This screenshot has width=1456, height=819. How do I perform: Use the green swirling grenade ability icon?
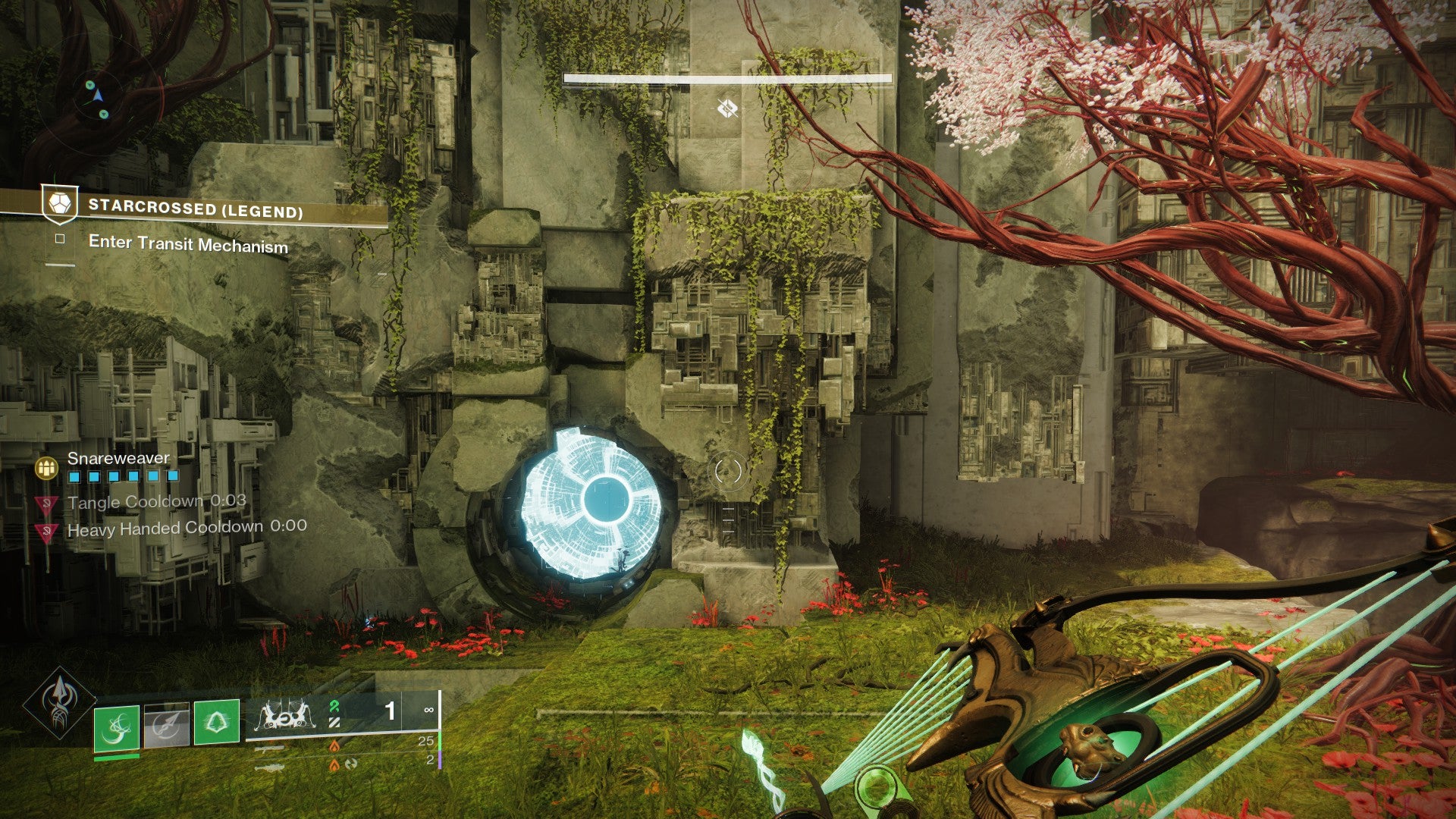[117, 728]
